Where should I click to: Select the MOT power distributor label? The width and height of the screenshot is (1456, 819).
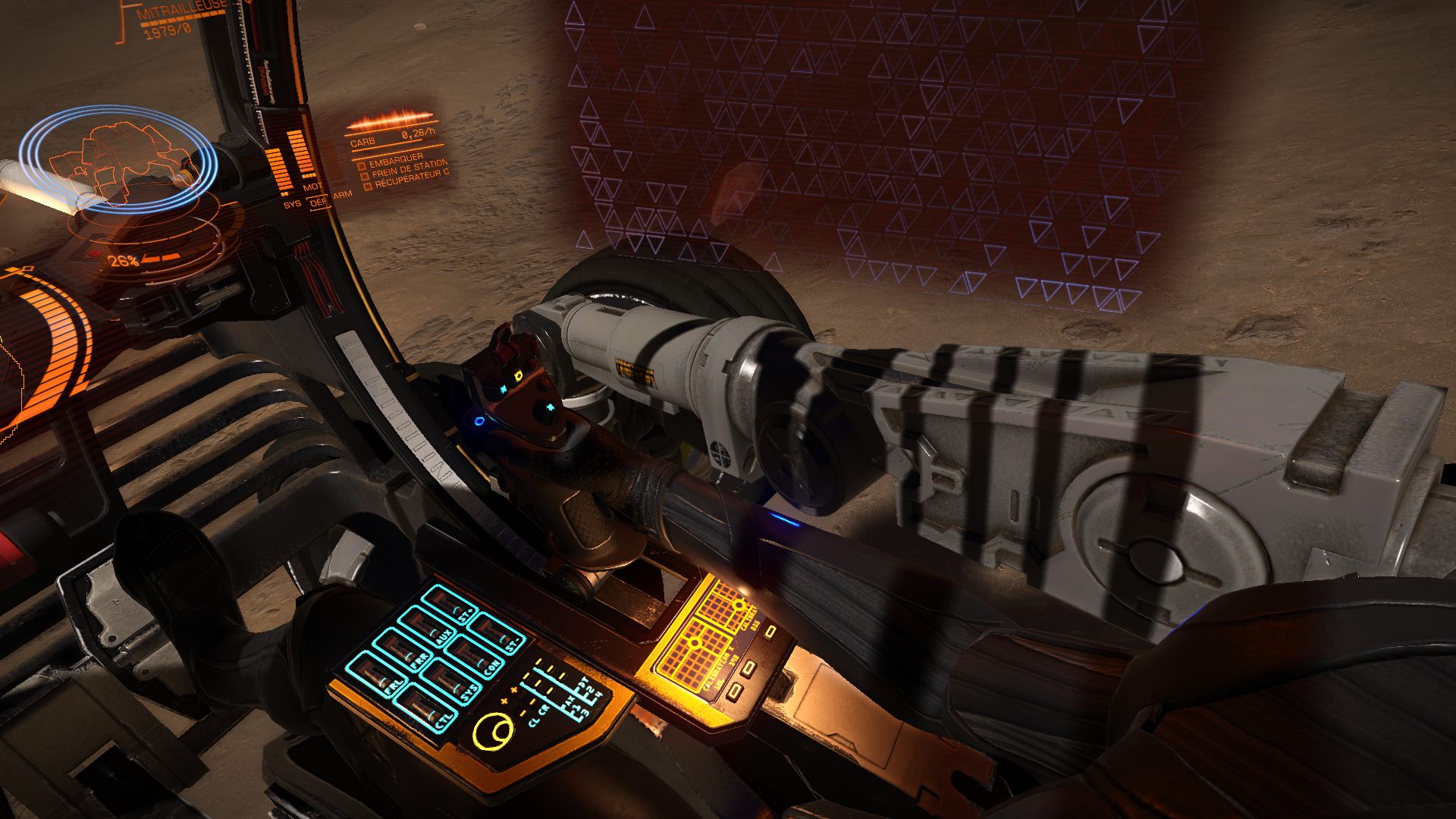pyautogui.click(x=312, y=187)
